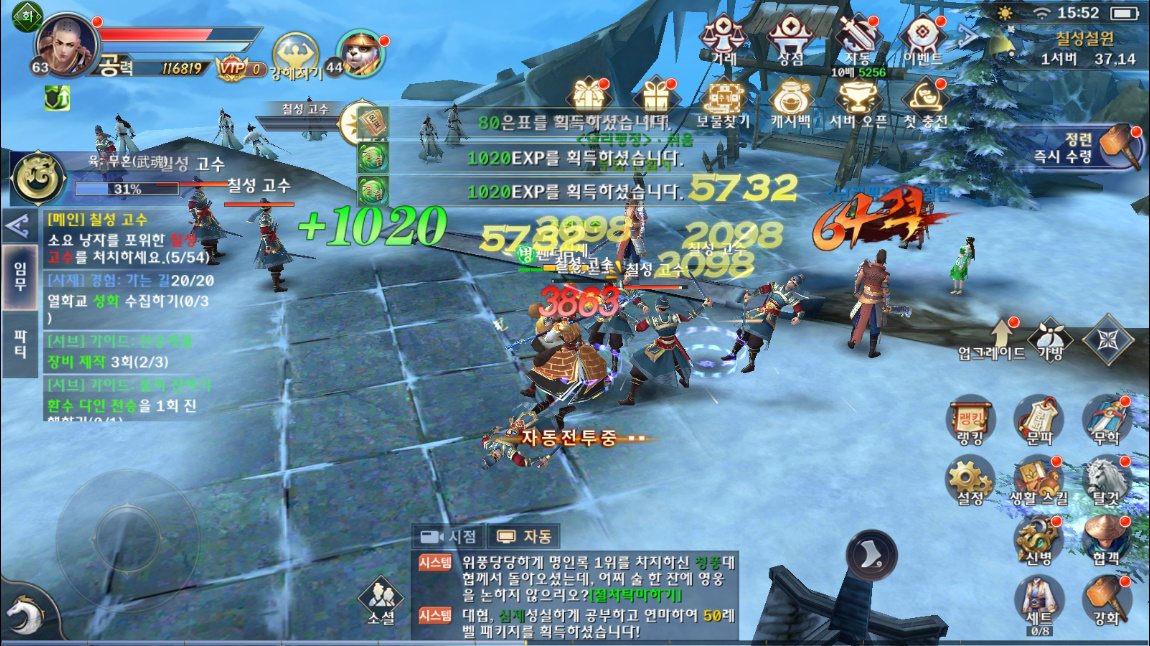Open the 생활 스킬 life skills menu
Image resolution: width=1150 pixels, height=646 pixels.
pos(1038,479)
